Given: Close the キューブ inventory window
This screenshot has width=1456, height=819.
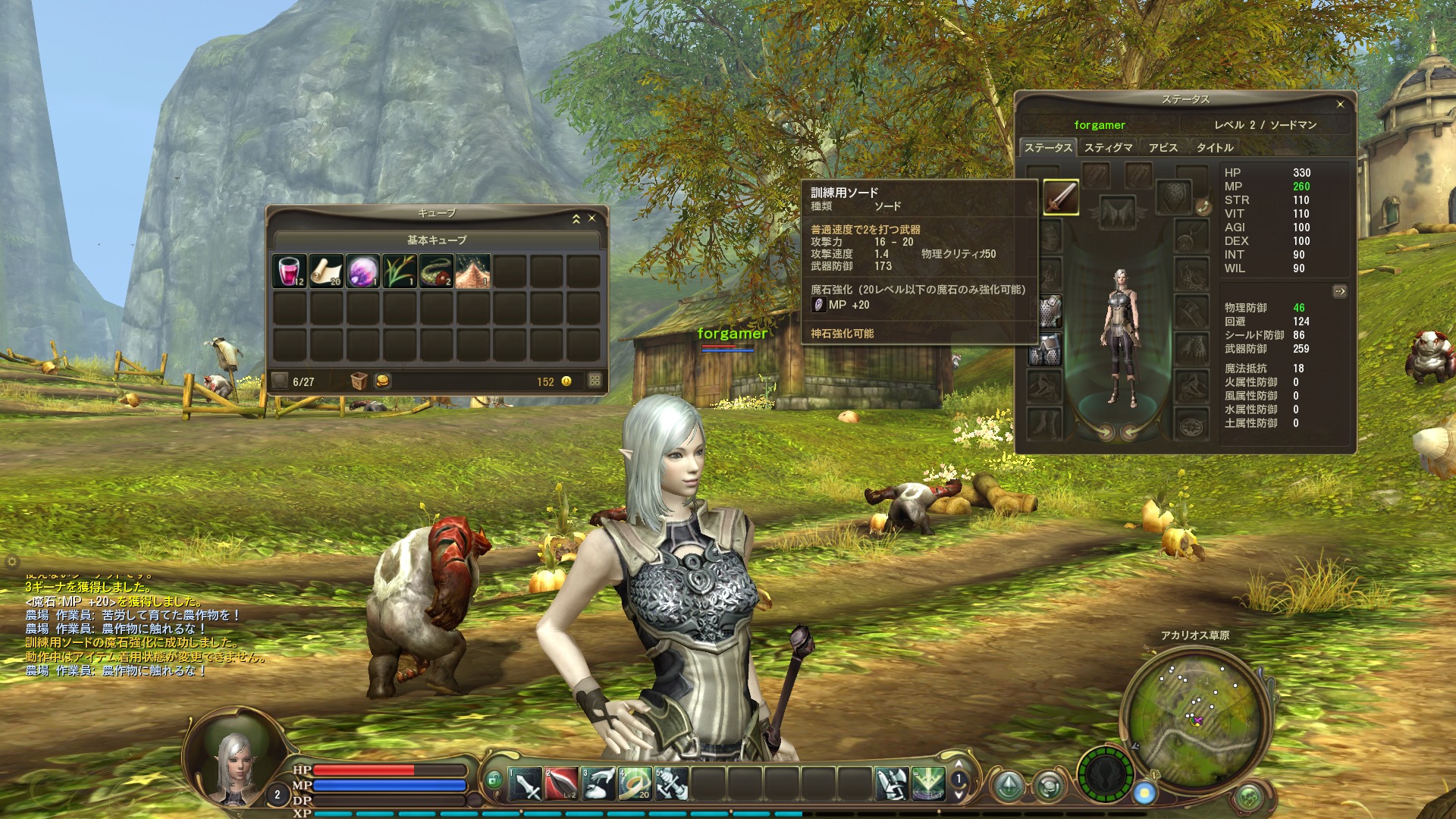Looking at the screenshot, I should click(x=592, y=218).
